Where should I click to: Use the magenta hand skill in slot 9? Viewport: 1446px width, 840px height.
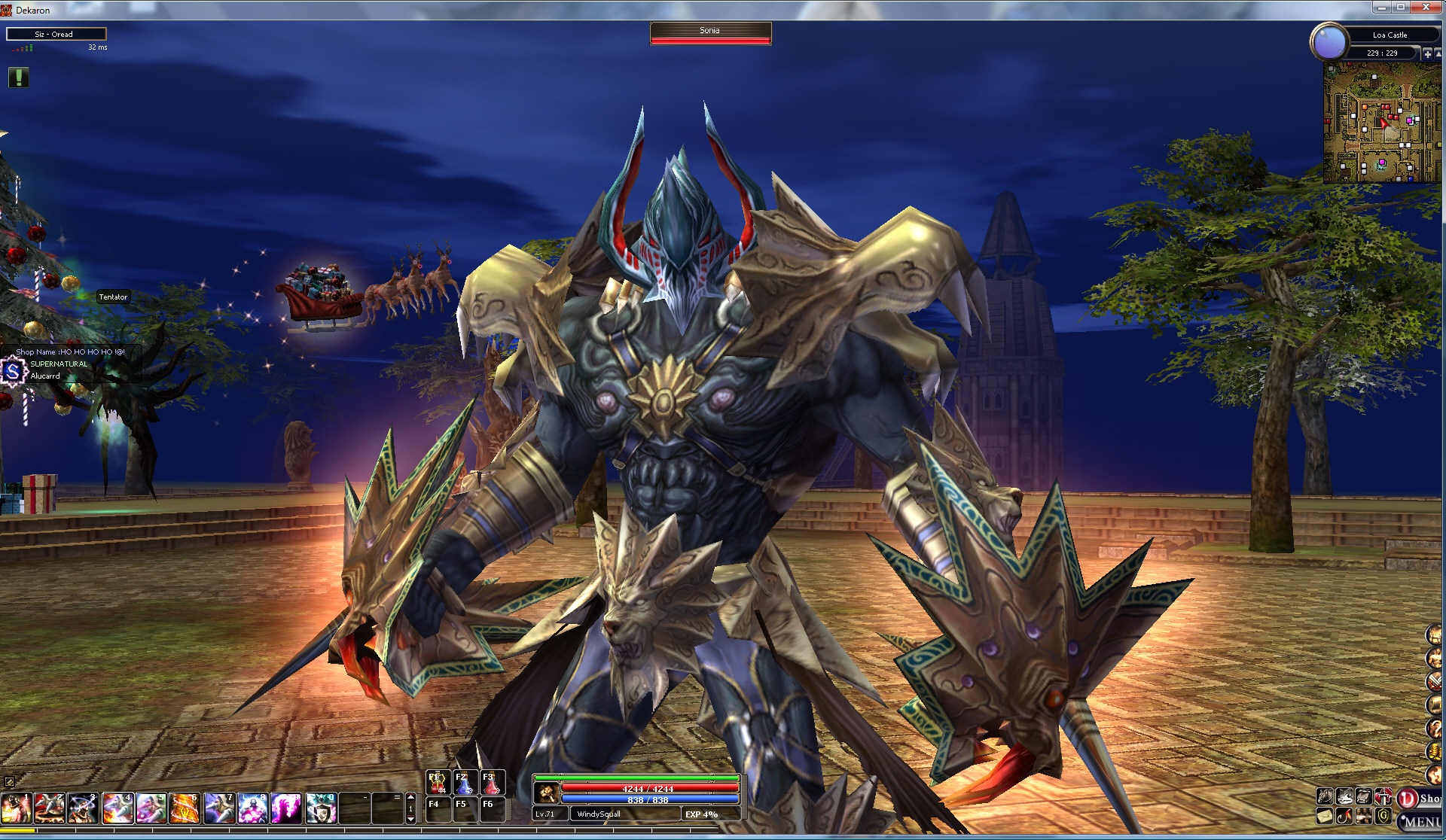(286, 808)
